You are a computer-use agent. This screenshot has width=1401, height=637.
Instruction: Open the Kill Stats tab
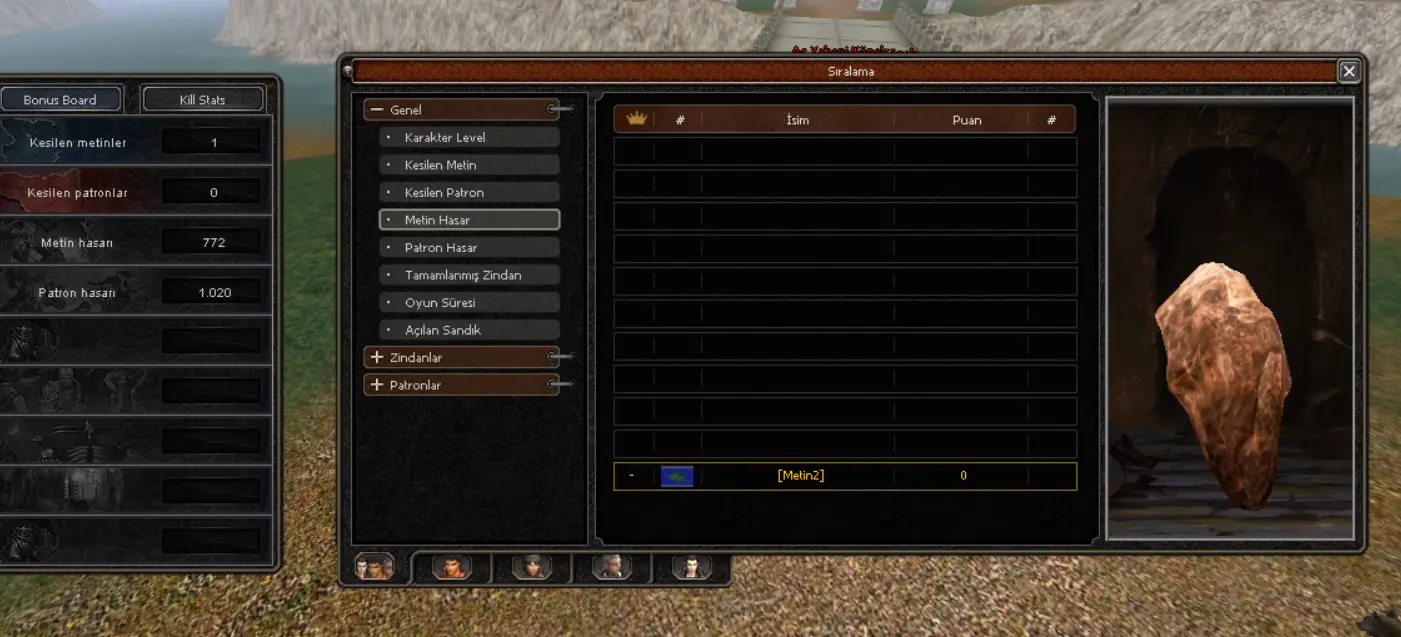point(202,100)
